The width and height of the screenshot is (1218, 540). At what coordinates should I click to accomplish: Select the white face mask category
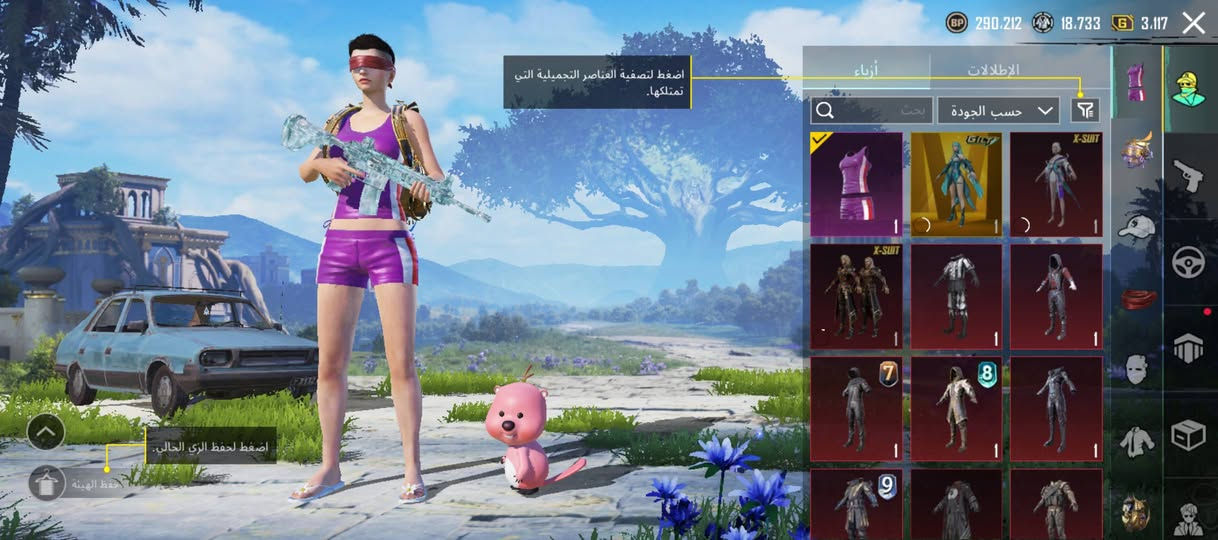1136,369
